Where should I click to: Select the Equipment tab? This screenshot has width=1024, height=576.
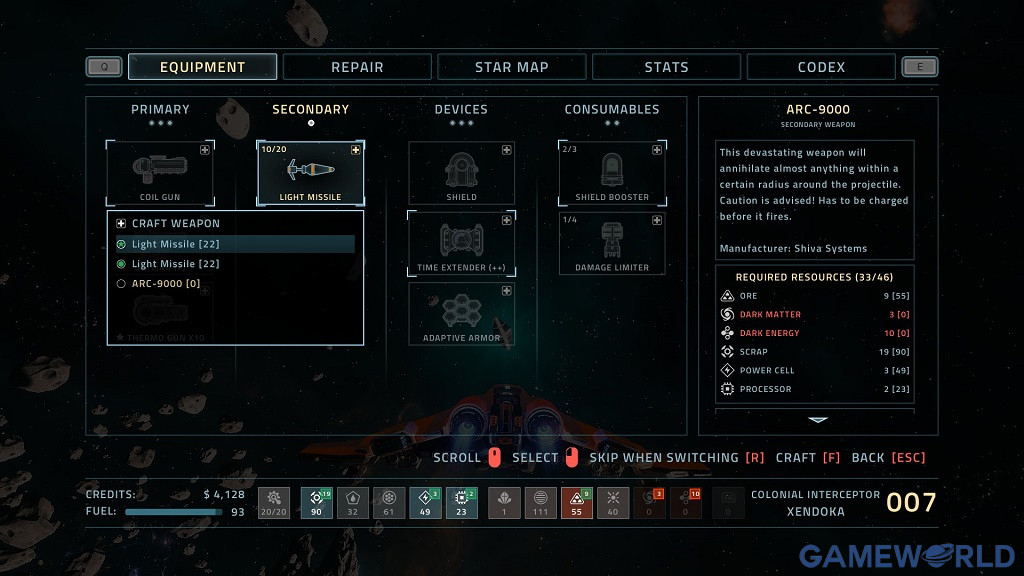click(x=202, y=67)
